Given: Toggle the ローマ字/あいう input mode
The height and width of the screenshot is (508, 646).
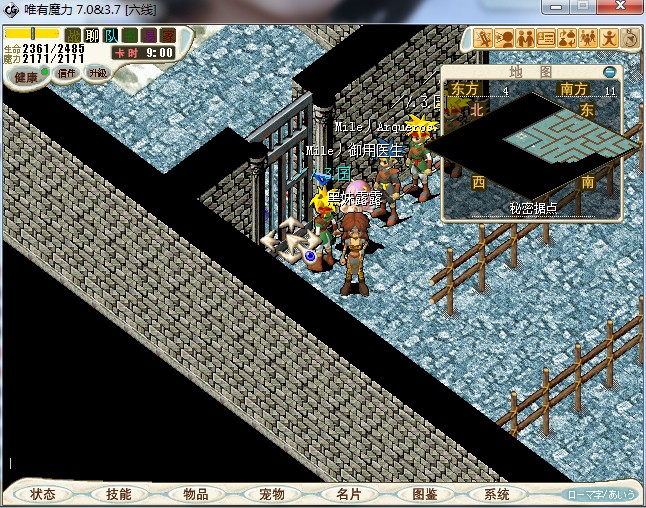Looking at the screenshot, I should (600, 495).
